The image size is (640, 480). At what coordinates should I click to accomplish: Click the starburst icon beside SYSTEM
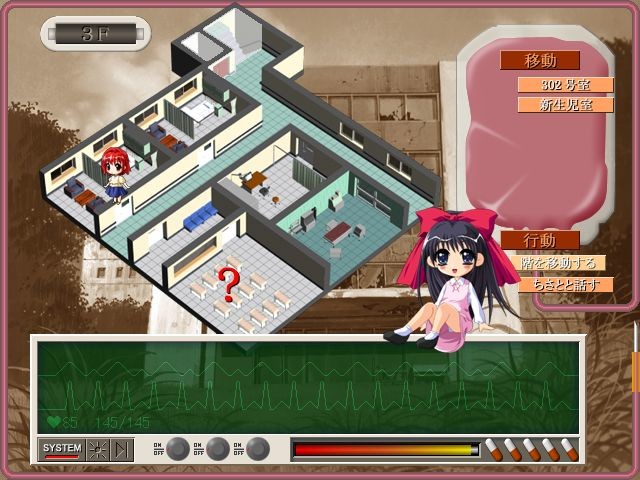(x=98, y=449)
